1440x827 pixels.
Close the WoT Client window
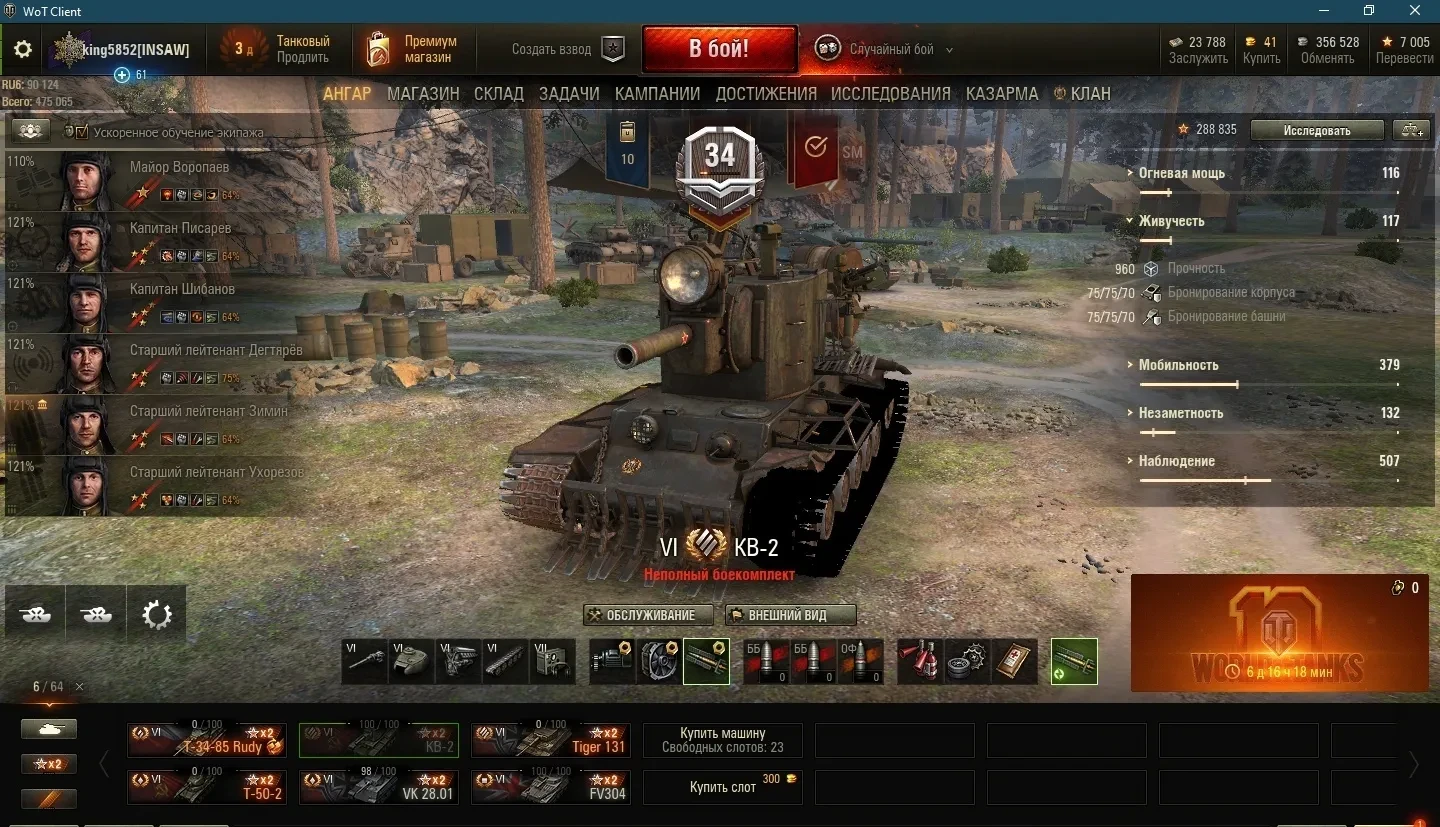(1415, 11)
